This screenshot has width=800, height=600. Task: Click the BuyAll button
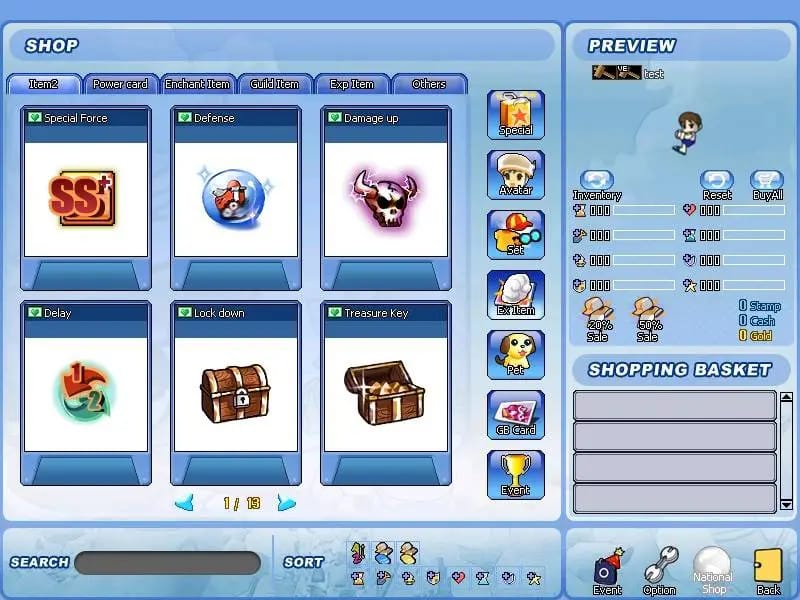click(x=767, y=184)
